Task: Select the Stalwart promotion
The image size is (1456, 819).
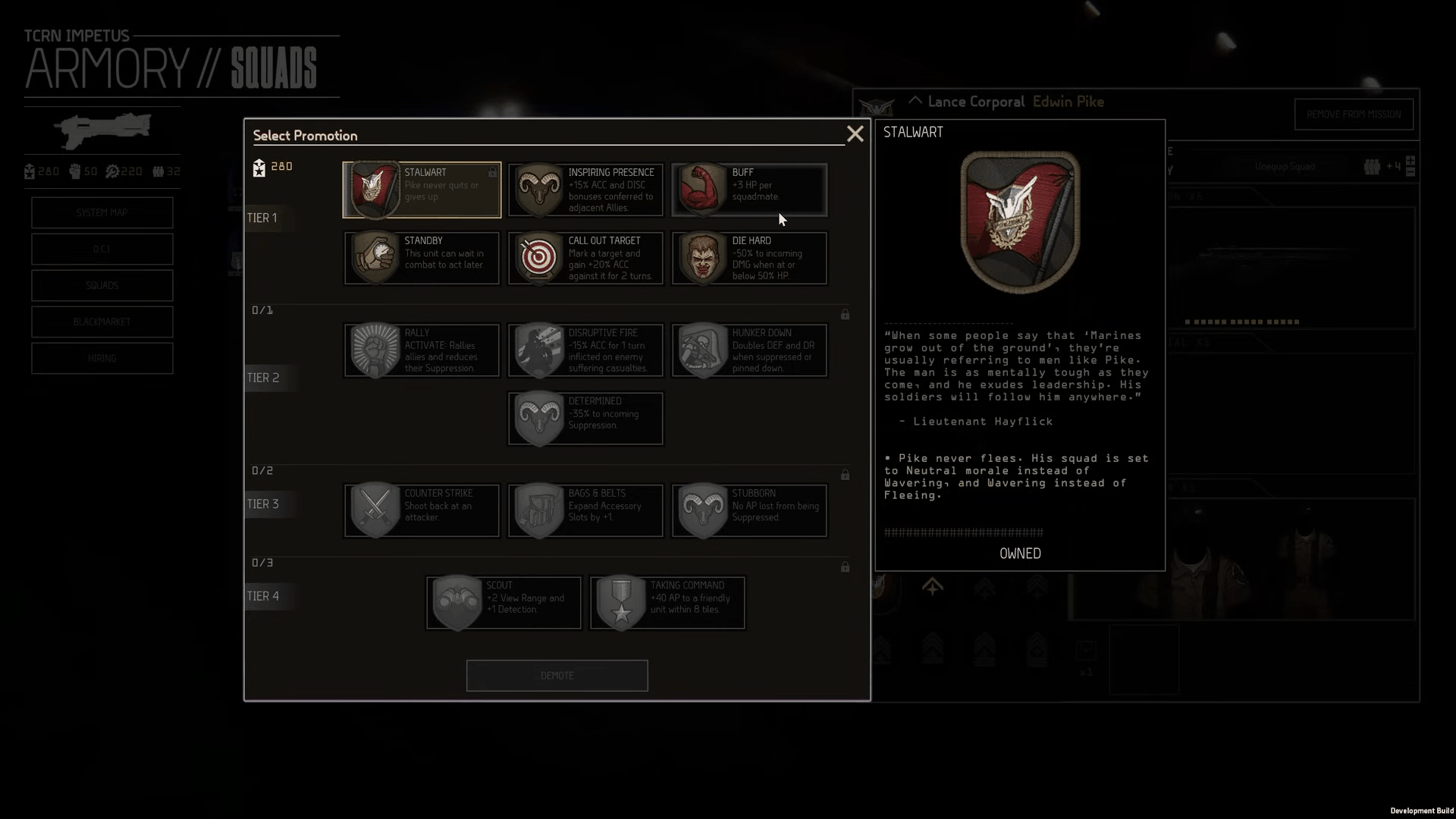Action: coord(422,190)
